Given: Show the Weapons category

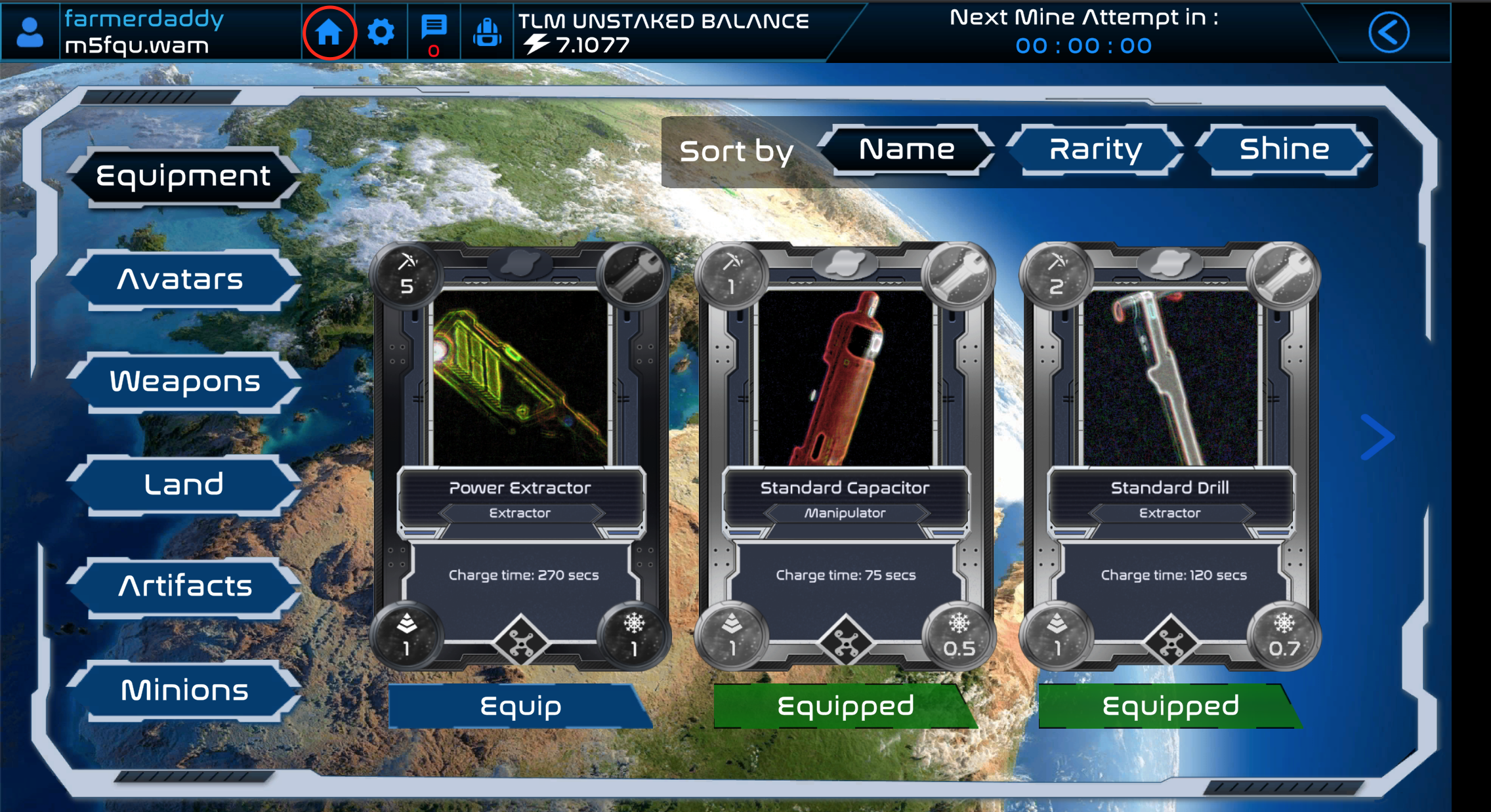Looking at the screenshot, I should [x=184, y=382].
